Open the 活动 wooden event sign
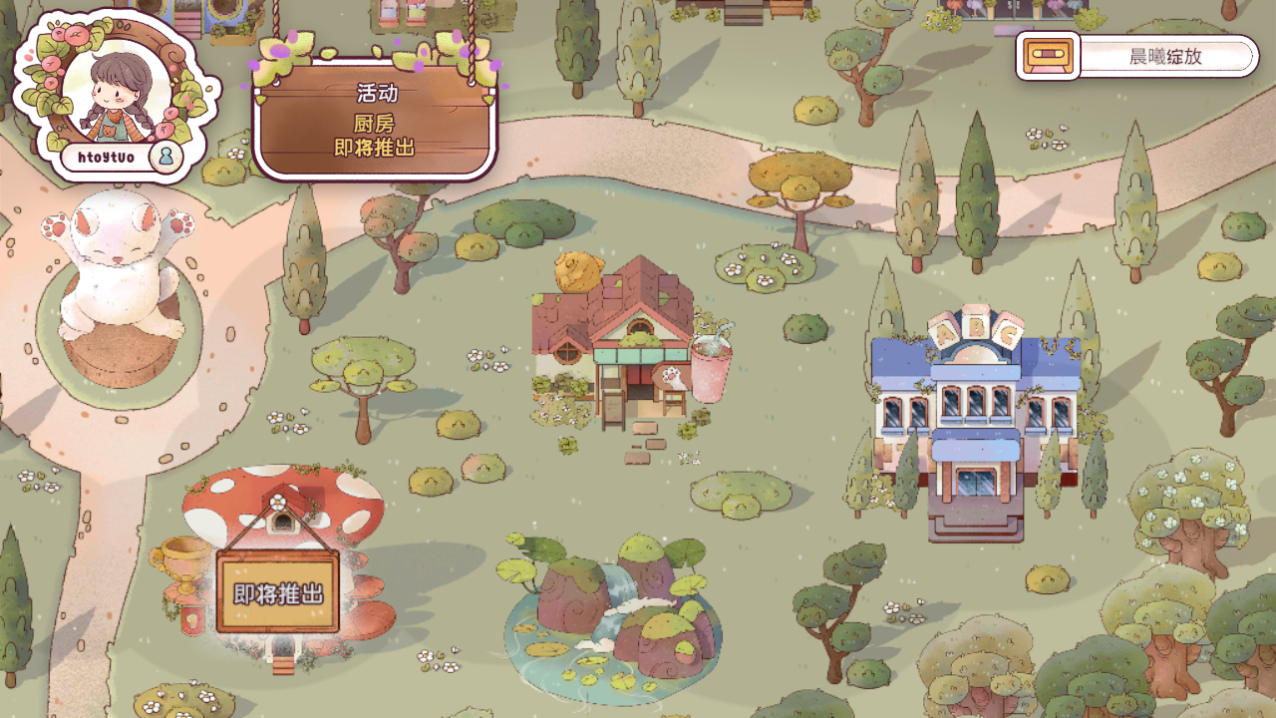Viewport: 1276px width, 718px height. (374, 121)
